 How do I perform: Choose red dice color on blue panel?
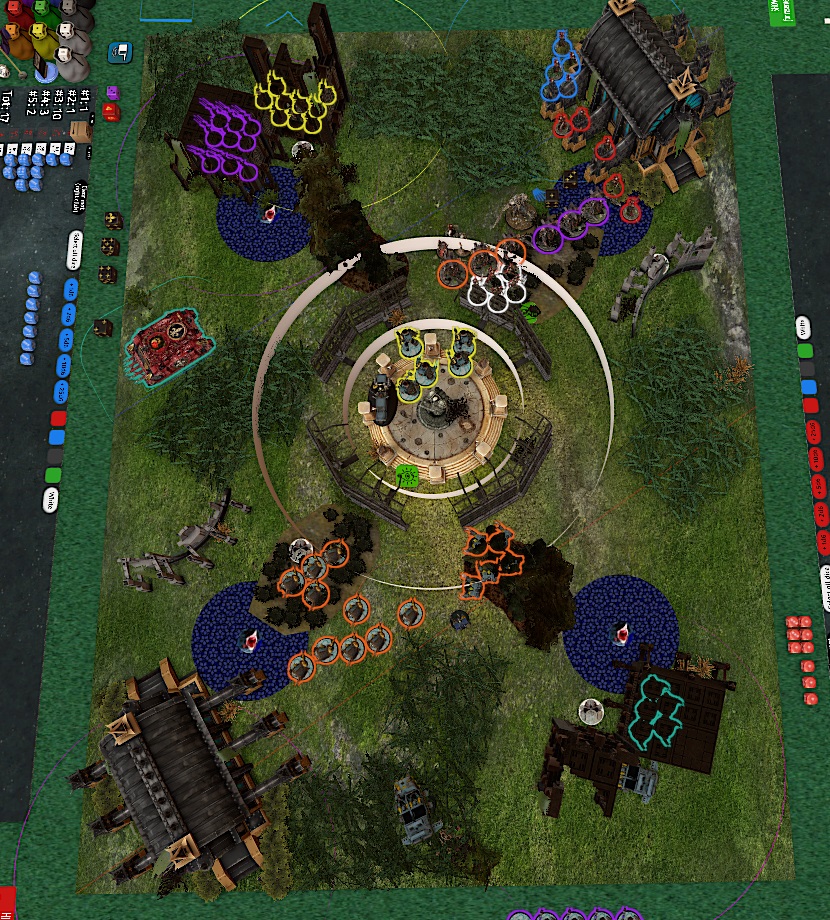[x=59, y=417]
